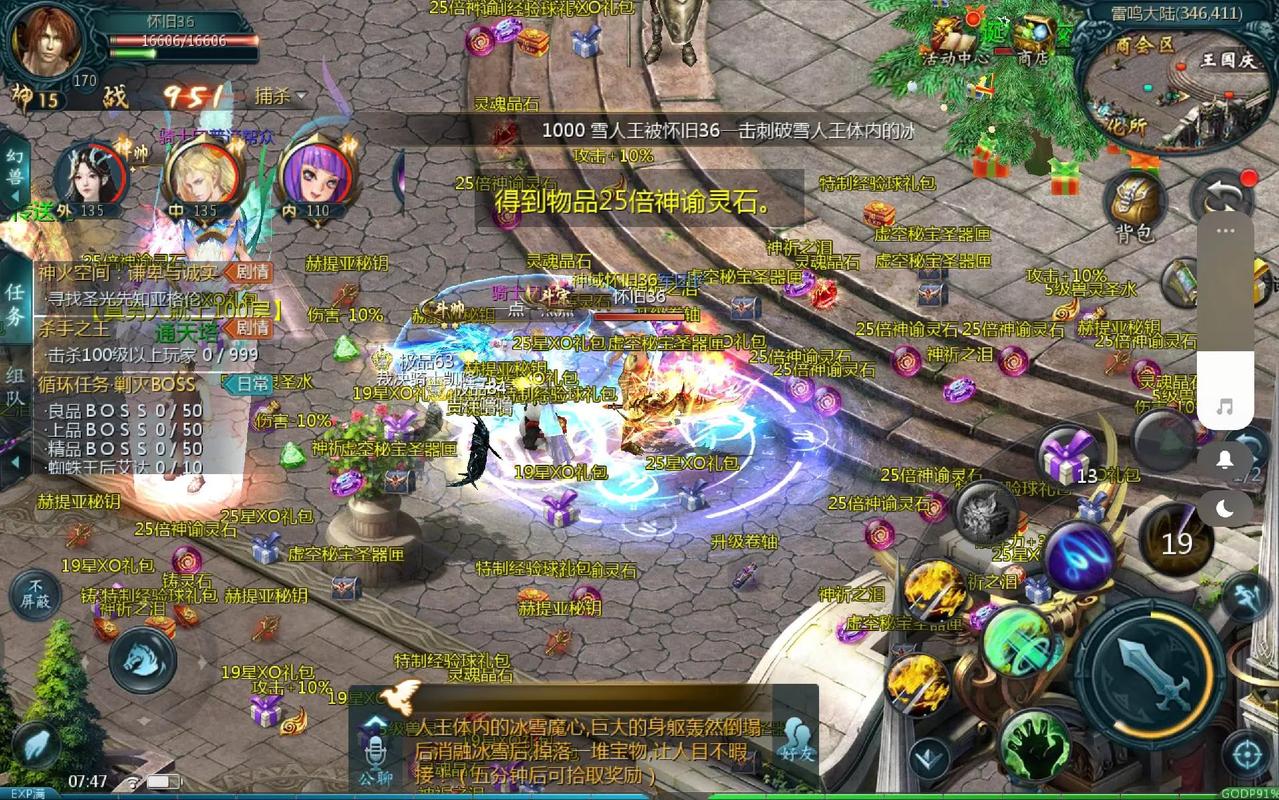Use the purple gift box item slot
The height and width of the screenshot is (800, 1279).
tap(1068, 458)
